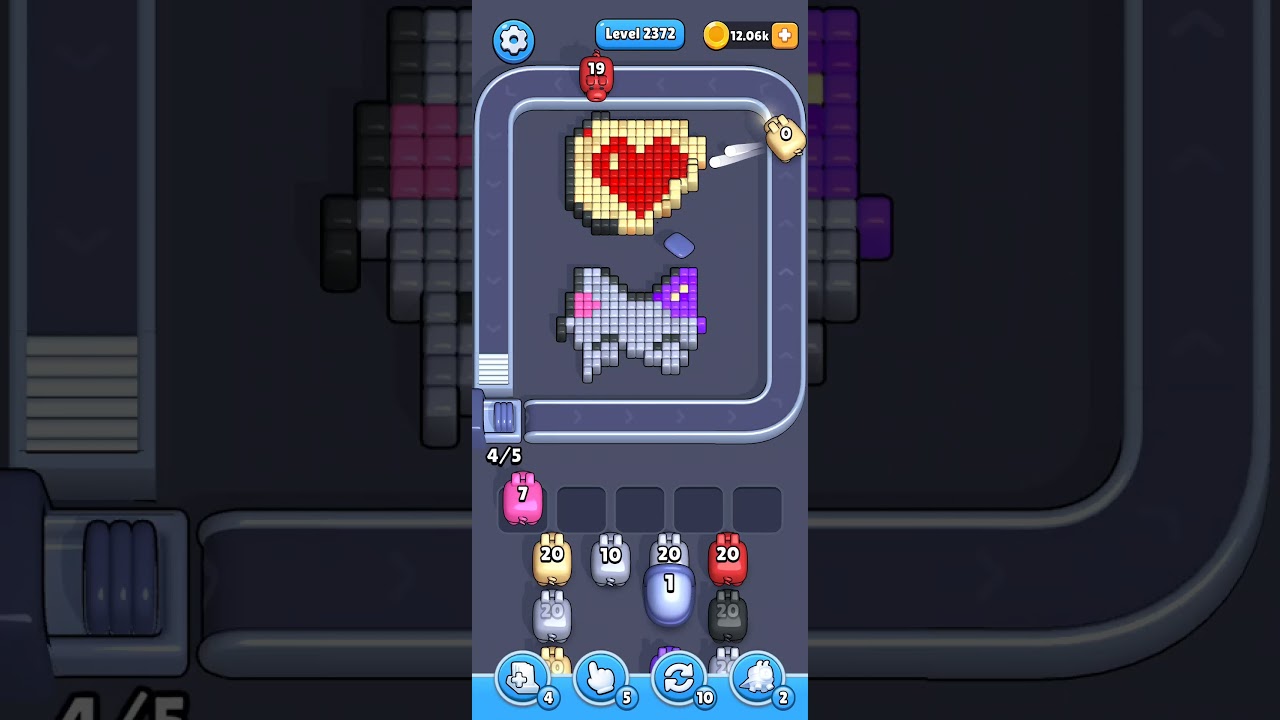The image size is (1280, 720).
Task: Open the settings gear menu
Action: point(514,41)
